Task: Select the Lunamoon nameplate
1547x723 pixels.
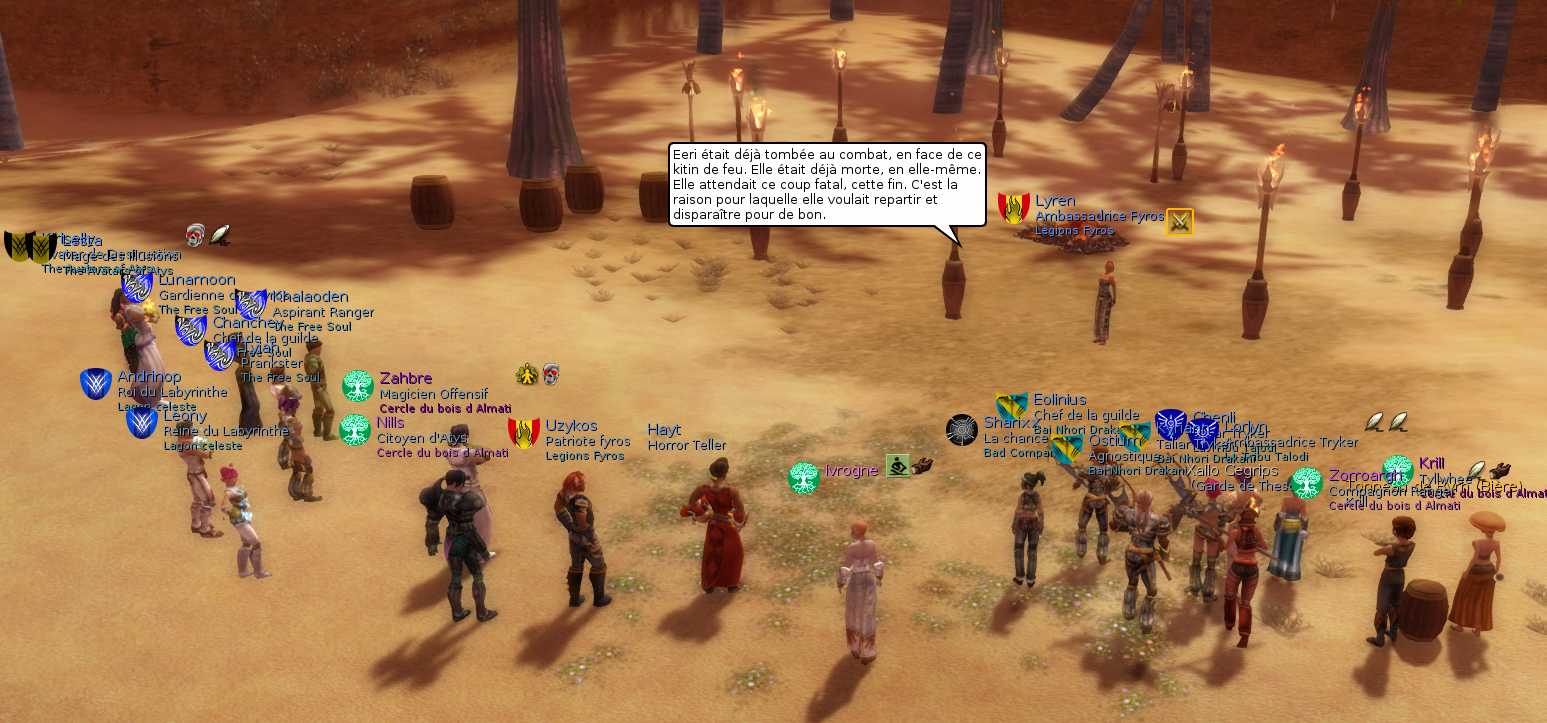Action: [197, 280]
